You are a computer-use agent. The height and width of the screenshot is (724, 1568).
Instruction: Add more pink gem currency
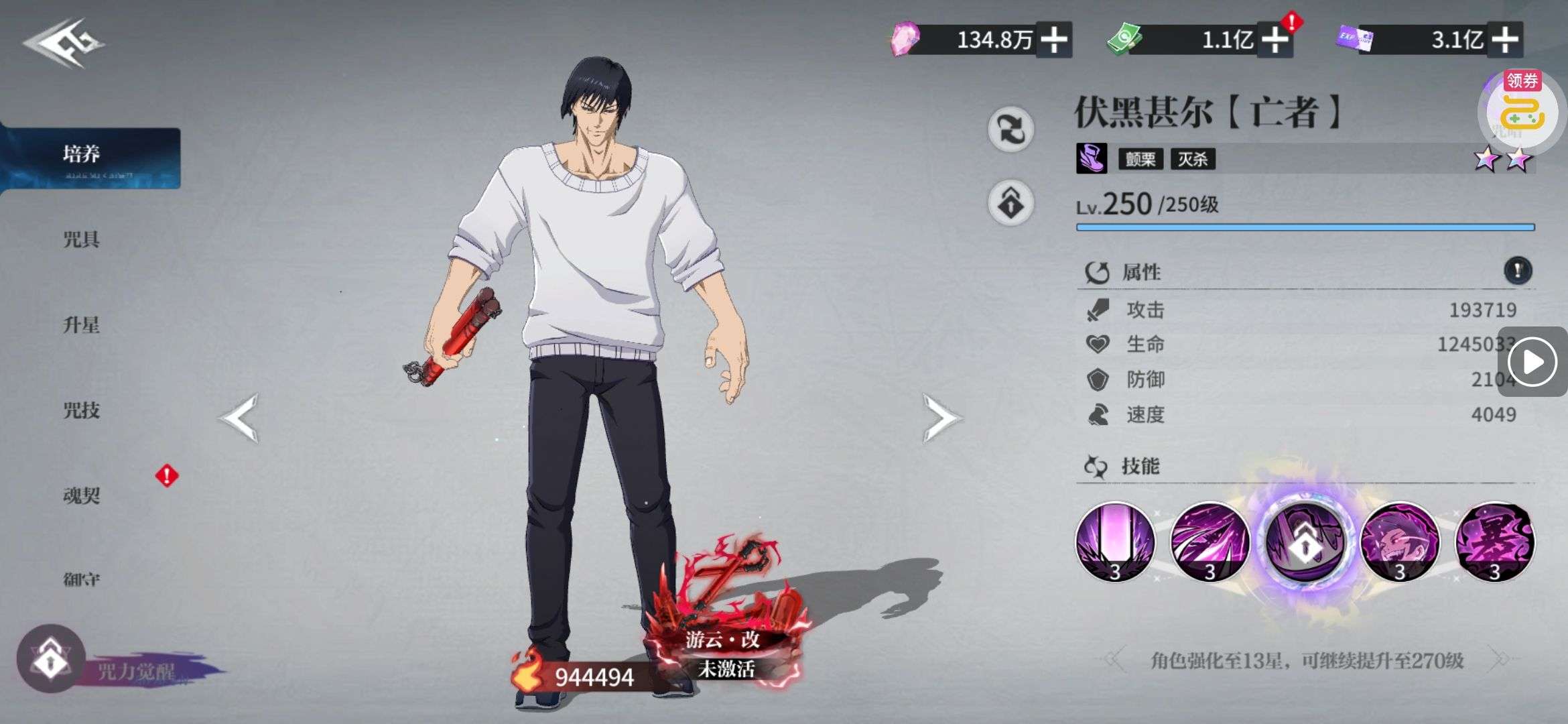[1054, 40]
